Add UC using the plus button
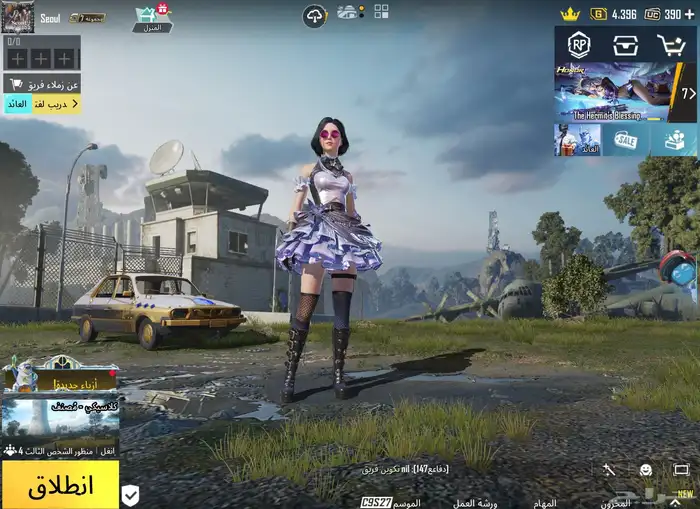The width and height of the screenshot is (700, 509). coord(690,14)
